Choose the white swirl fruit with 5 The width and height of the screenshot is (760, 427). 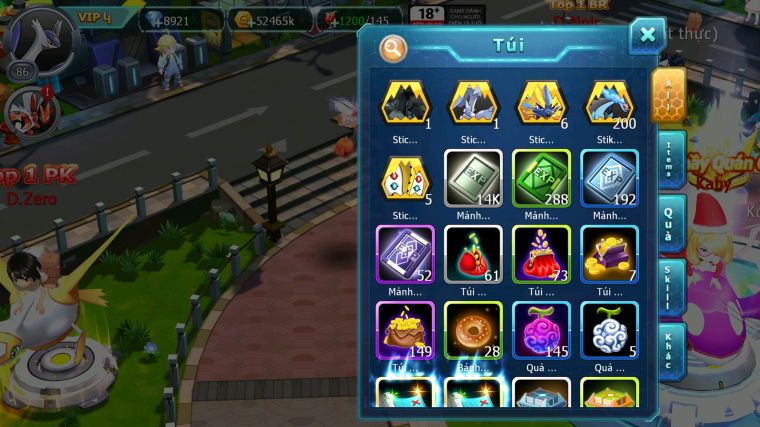609,329
